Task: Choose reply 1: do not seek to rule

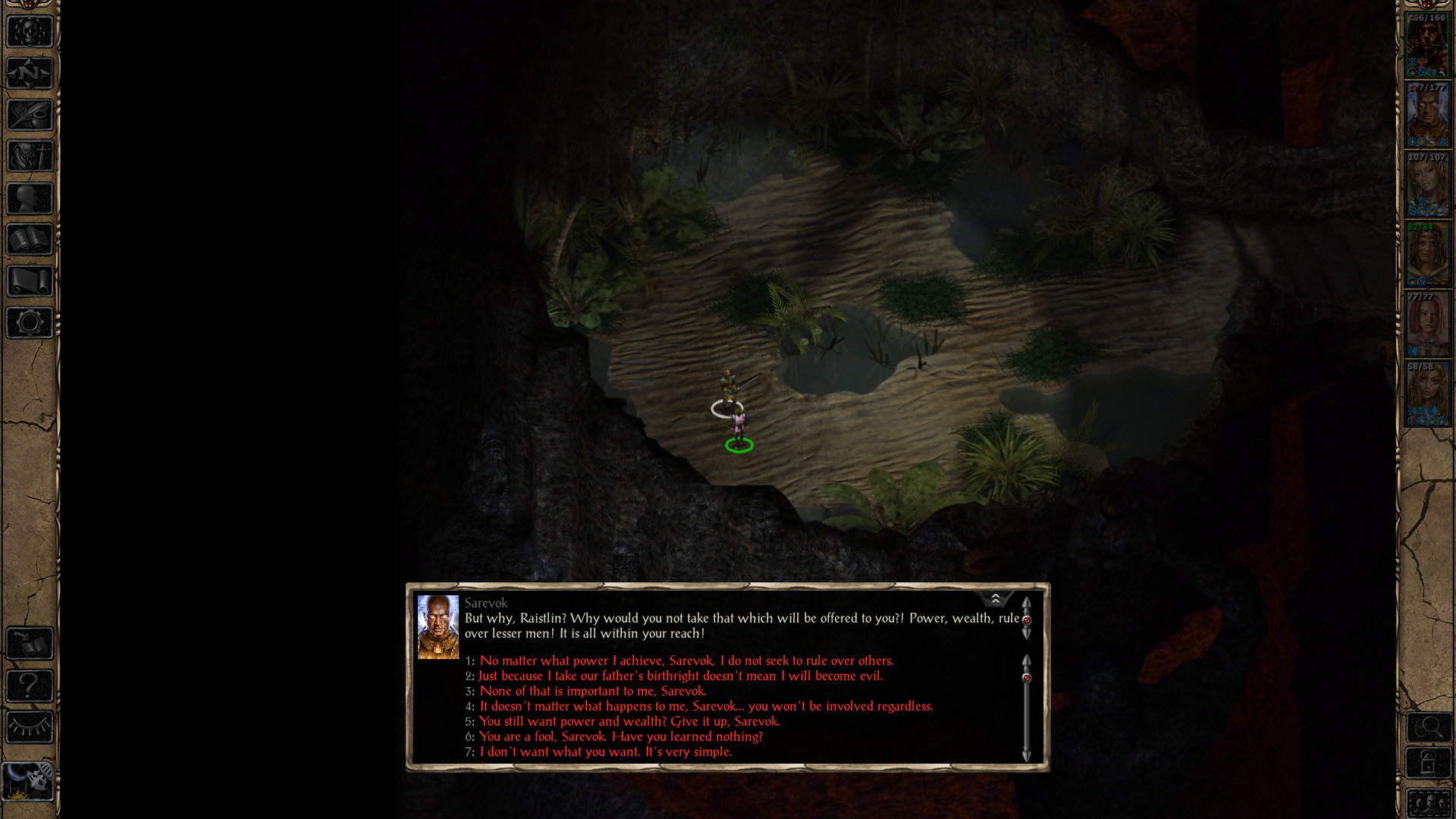Action: [x=686, y=661]
